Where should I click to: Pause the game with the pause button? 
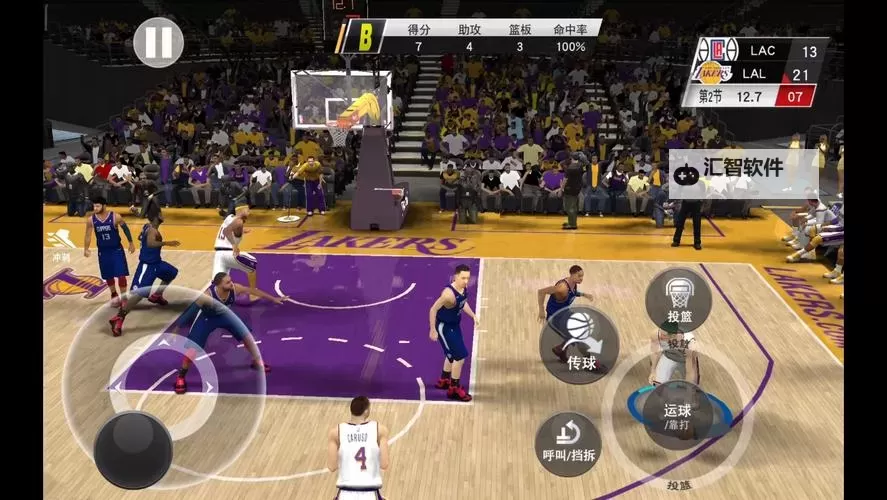click(x=158, y=43)
